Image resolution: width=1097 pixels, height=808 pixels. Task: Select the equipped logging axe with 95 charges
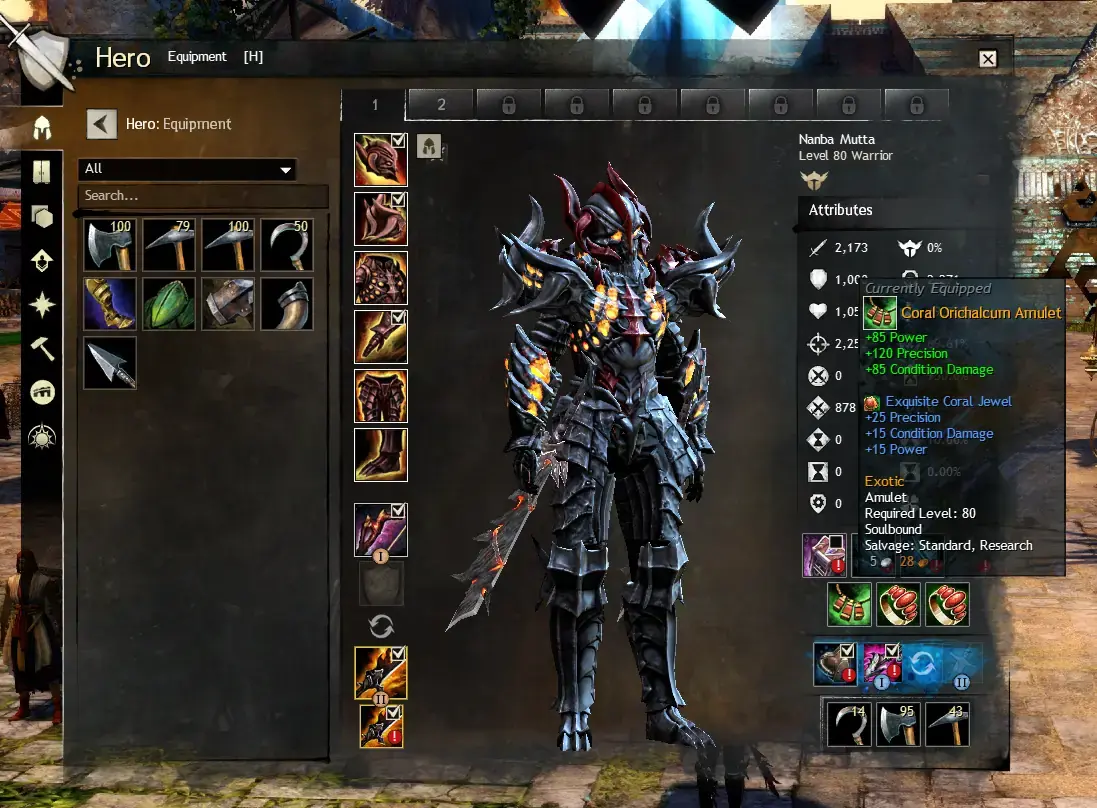coord(897,725)
